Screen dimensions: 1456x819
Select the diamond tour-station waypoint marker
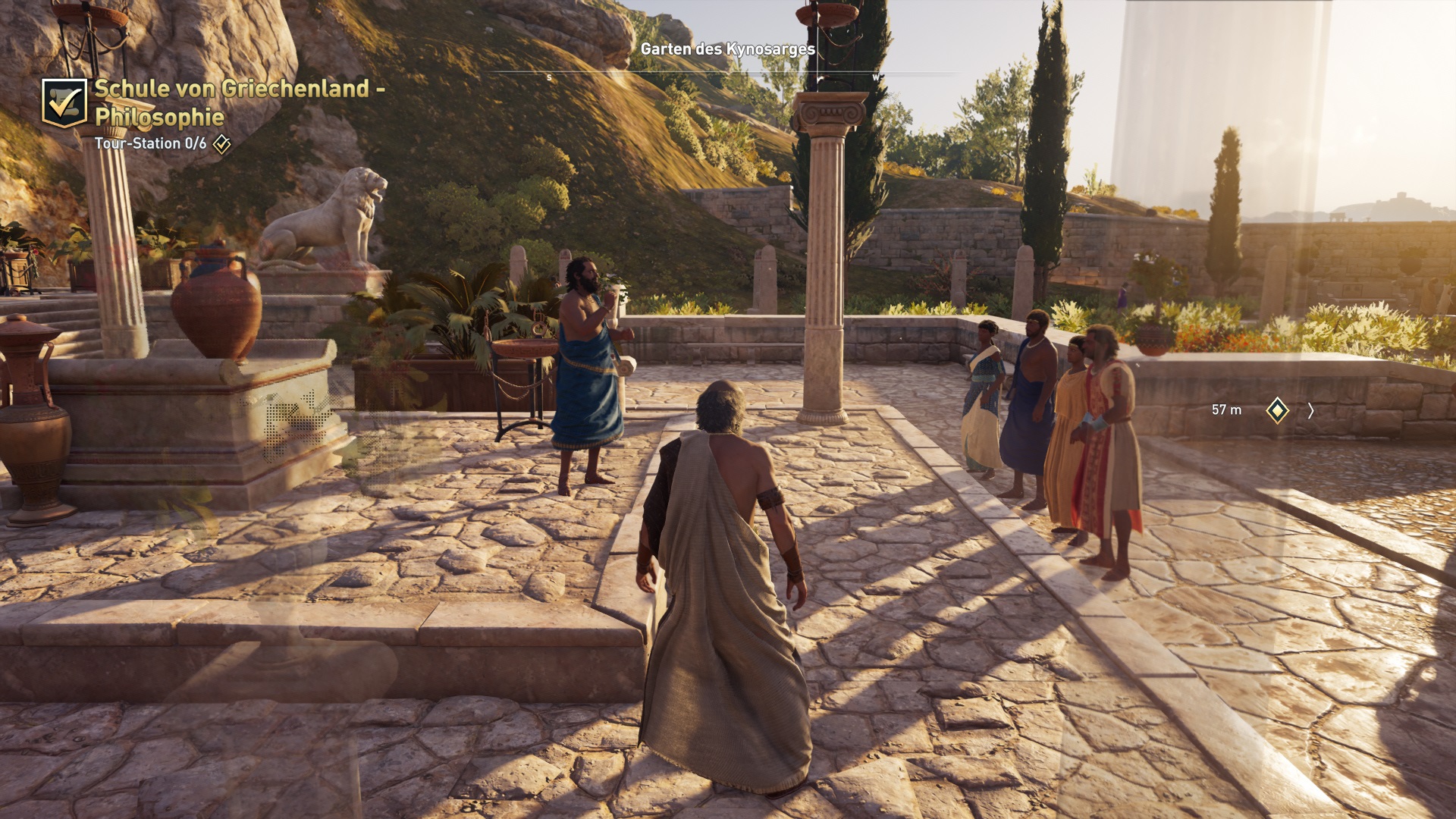point(1277,410)
